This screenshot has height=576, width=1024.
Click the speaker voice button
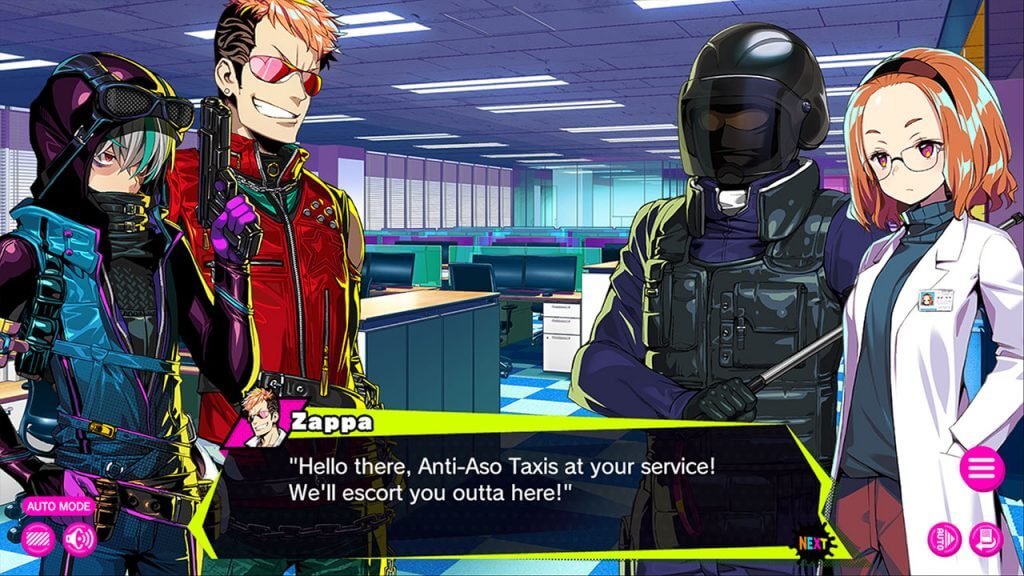coord(78,539)
